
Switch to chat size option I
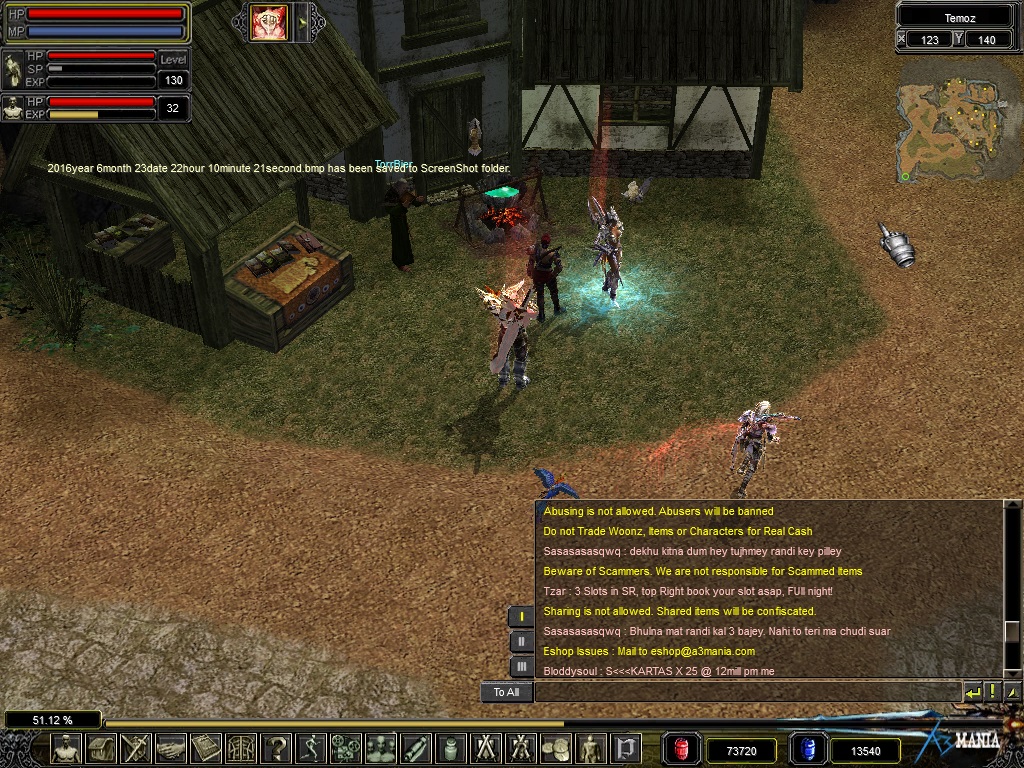coord(521,617)
